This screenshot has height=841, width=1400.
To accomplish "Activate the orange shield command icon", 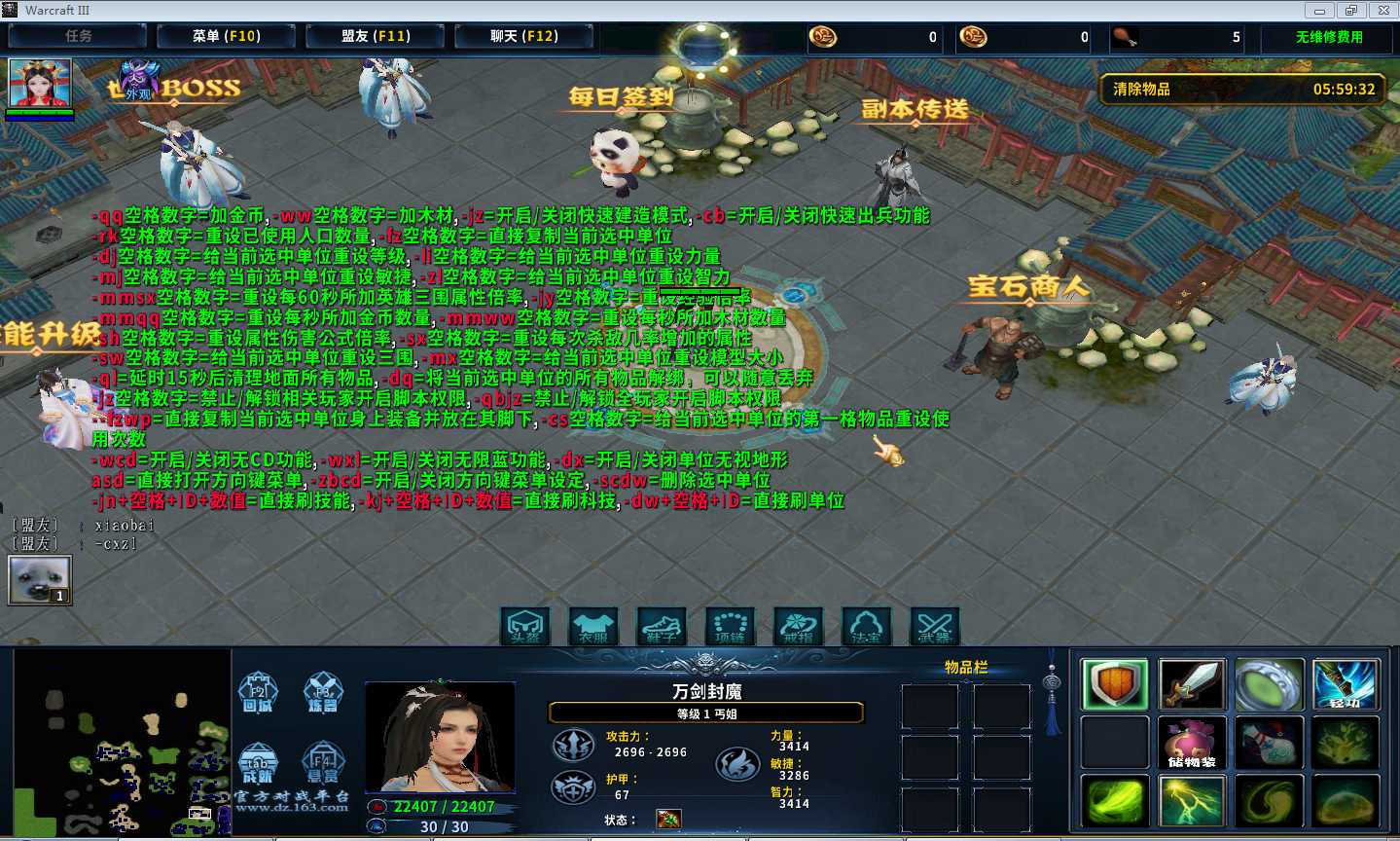I will [x=1115, y=684].
